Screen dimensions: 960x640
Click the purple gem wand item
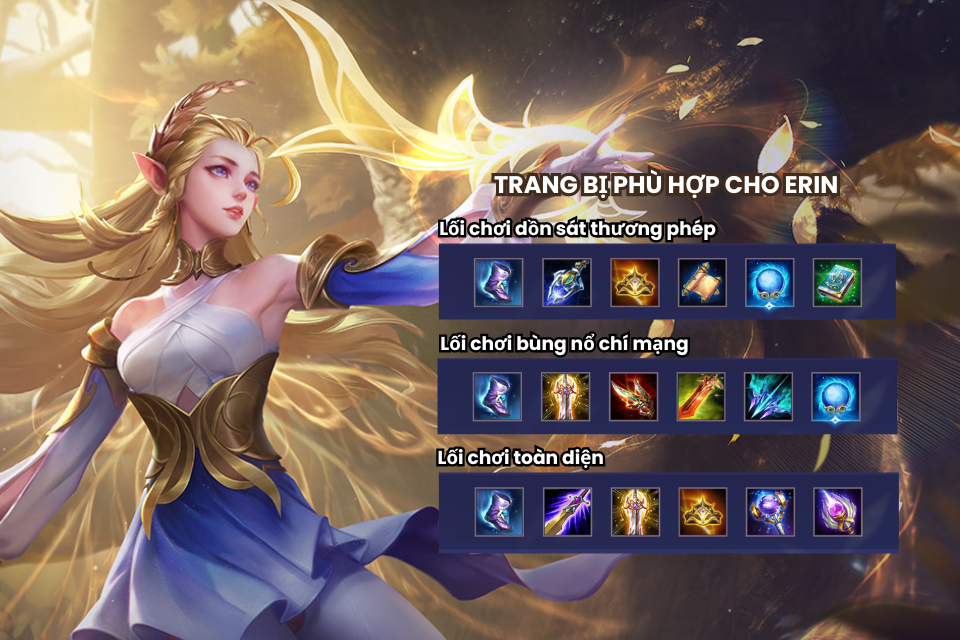[838, 512]
